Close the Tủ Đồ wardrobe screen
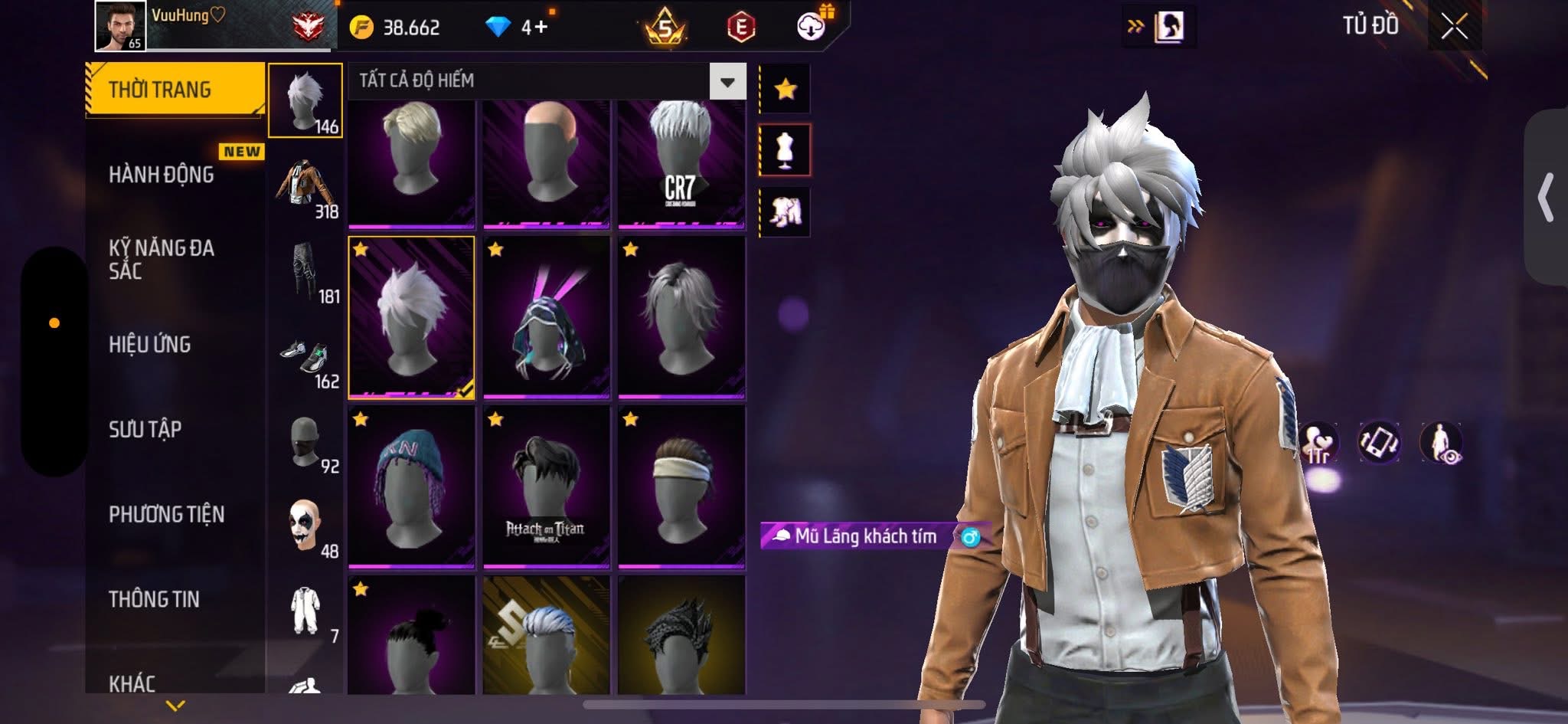The height and width of the screenshot is (724, 1568). pyautogui.click(x=1454, y=28)
